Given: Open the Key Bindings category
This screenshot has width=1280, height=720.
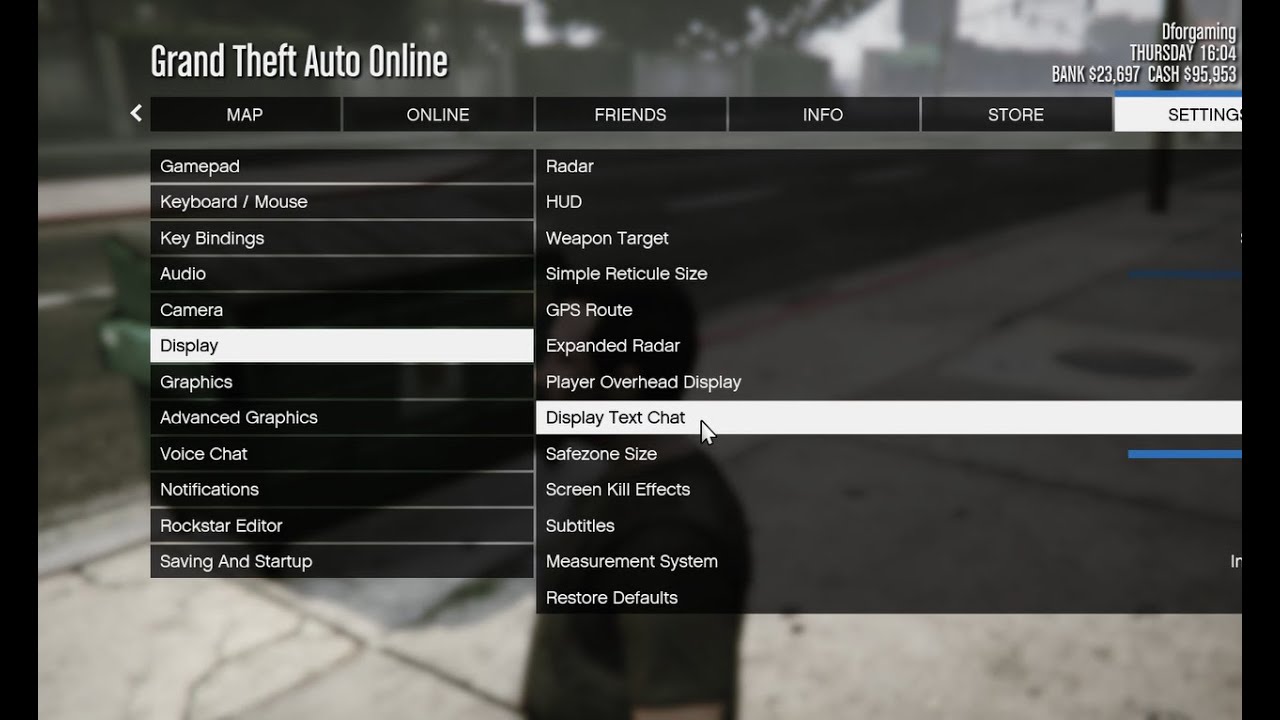Looking at the screenshot, I should (x=341, y=238).
